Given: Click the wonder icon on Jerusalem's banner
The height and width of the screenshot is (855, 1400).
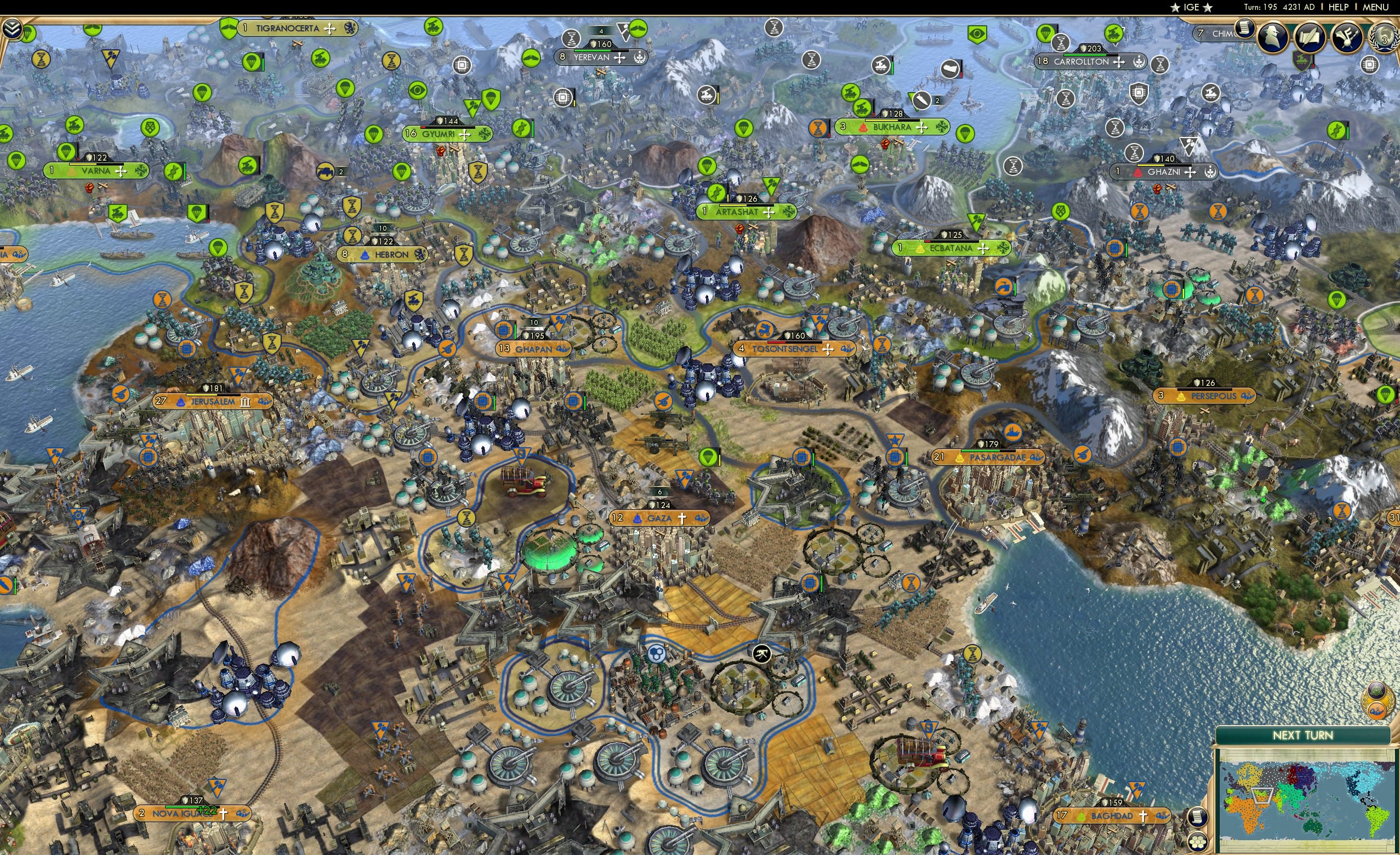Looking at the screenshot, I should coord(246,403).
